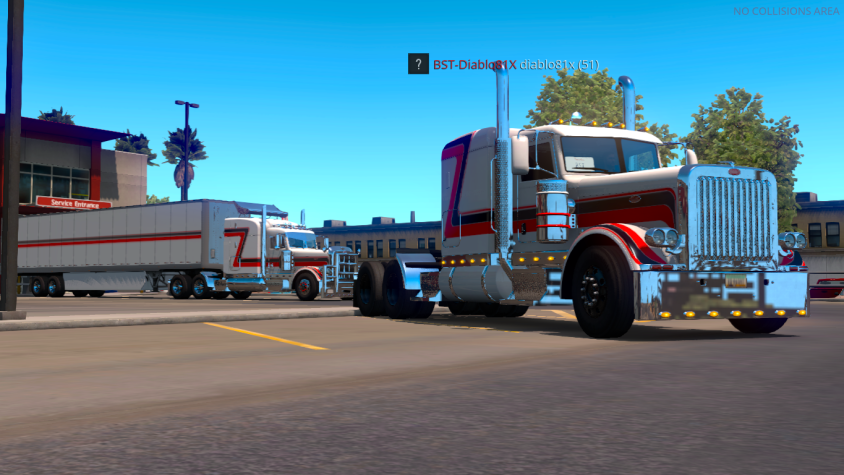Click the question mark icon beside BST-Diablo81X
This screenshot has height=475, width=844.
(x=418, y=64)
